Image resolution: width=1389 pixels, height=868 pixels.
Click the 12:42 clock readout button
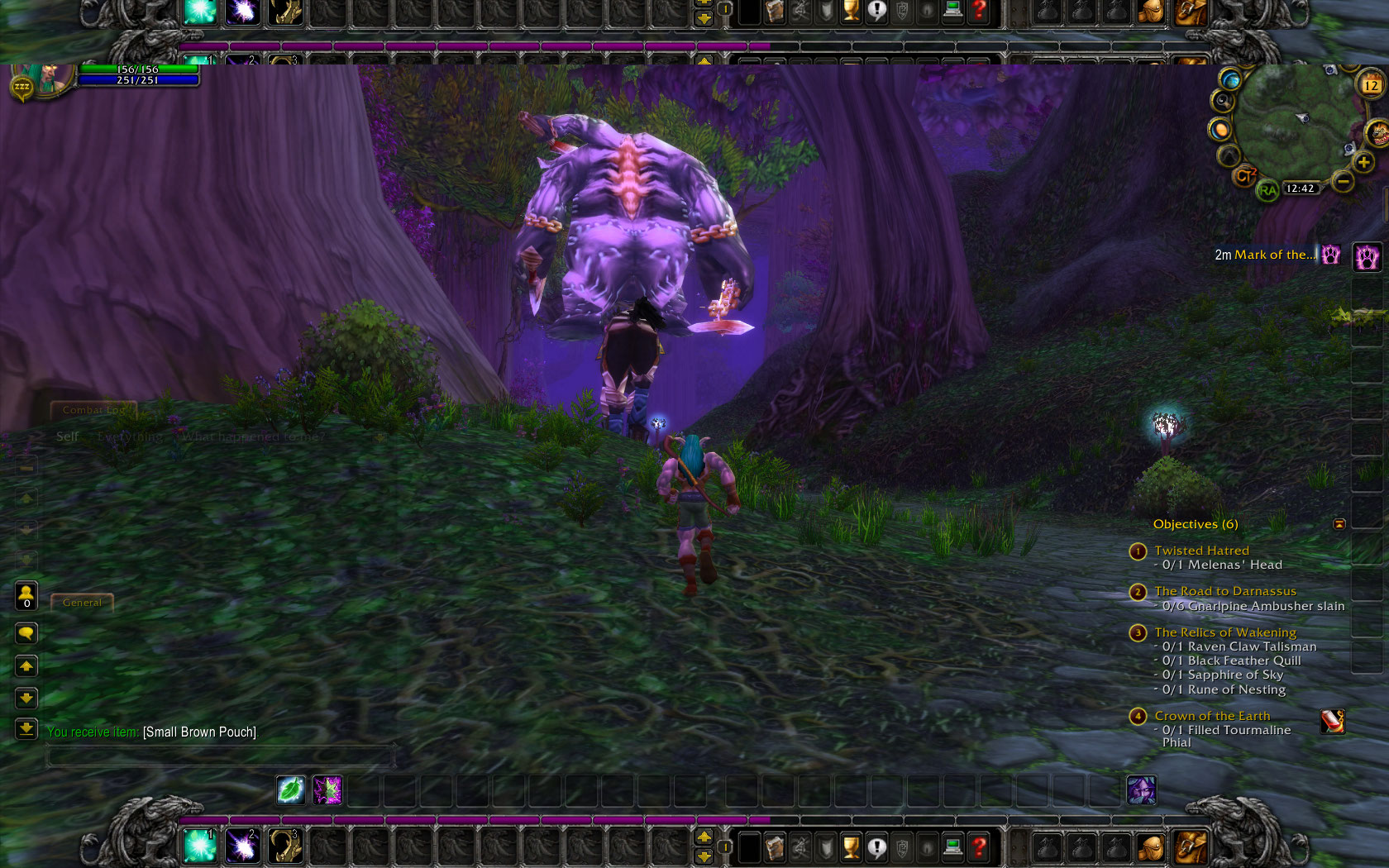pyautogui.click(x=1301, y=188)
